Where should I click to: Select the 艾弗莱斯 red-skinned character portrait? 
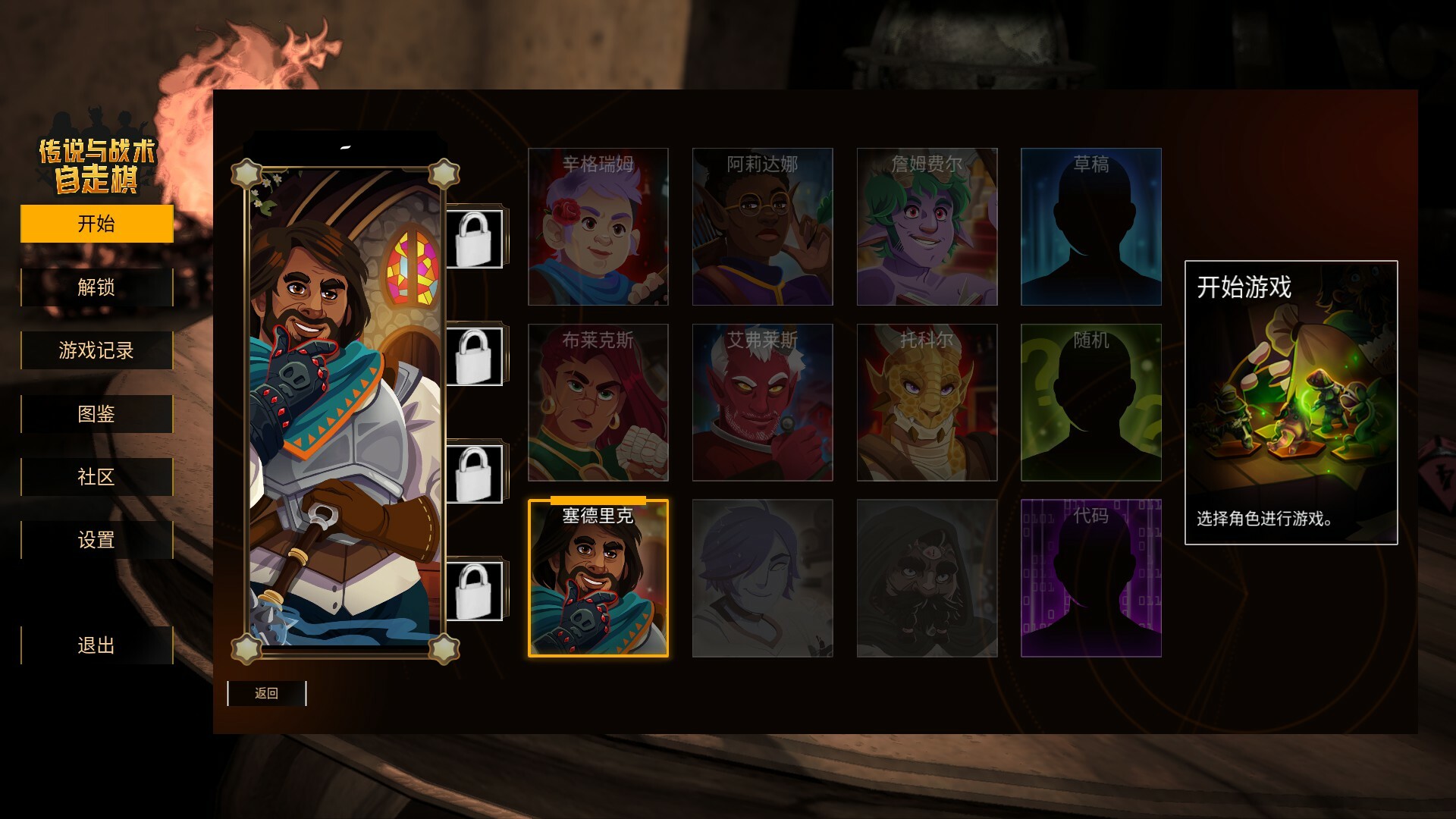(762, 403)
